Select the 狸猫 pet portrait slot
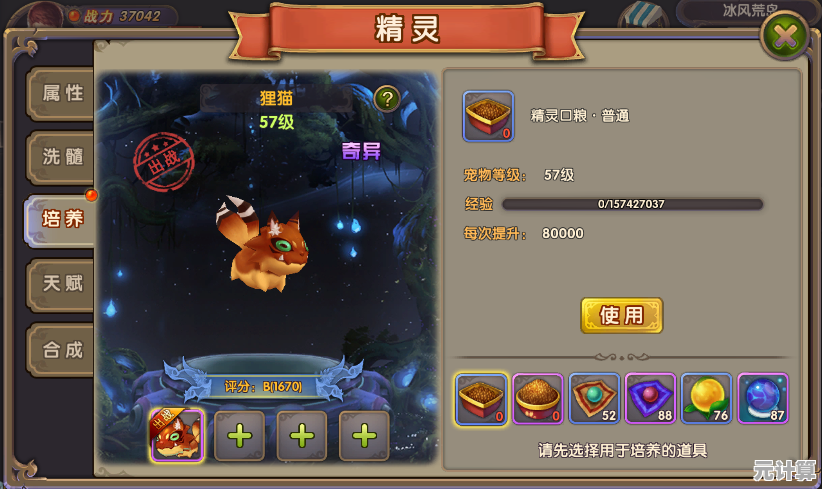822x489 pixels. (x=177, y=435)
